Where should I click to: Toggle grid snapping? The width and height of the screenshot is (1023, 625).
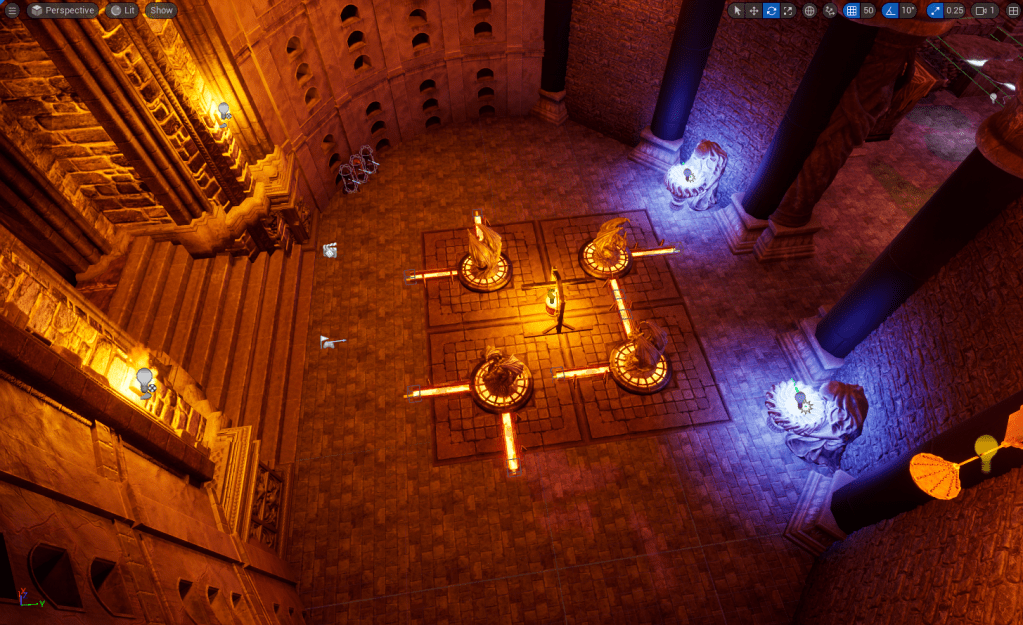click(x=851, y=11)
